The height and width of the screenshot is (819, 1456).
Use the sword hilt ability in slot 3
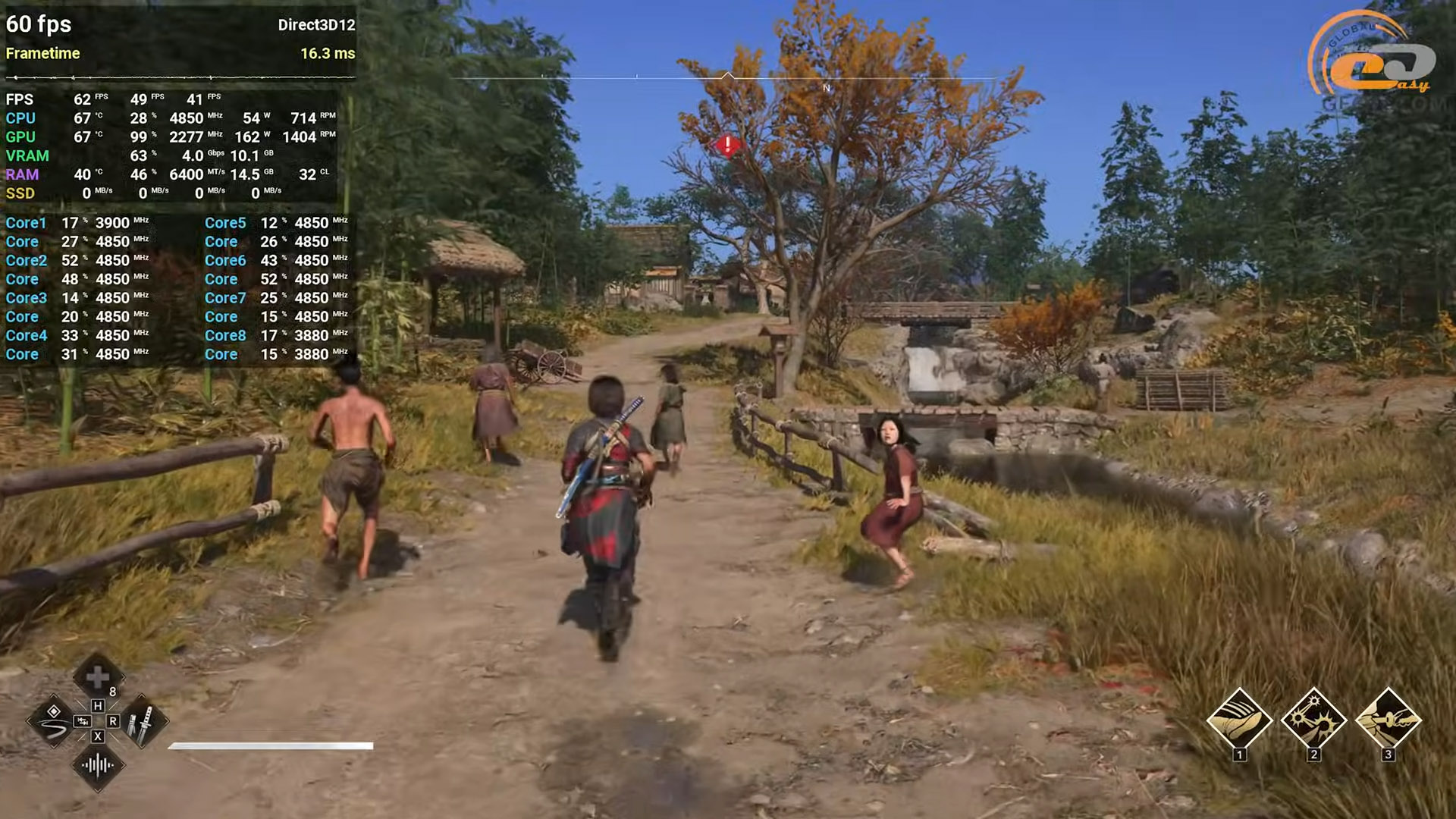(x=1388, y=719)
